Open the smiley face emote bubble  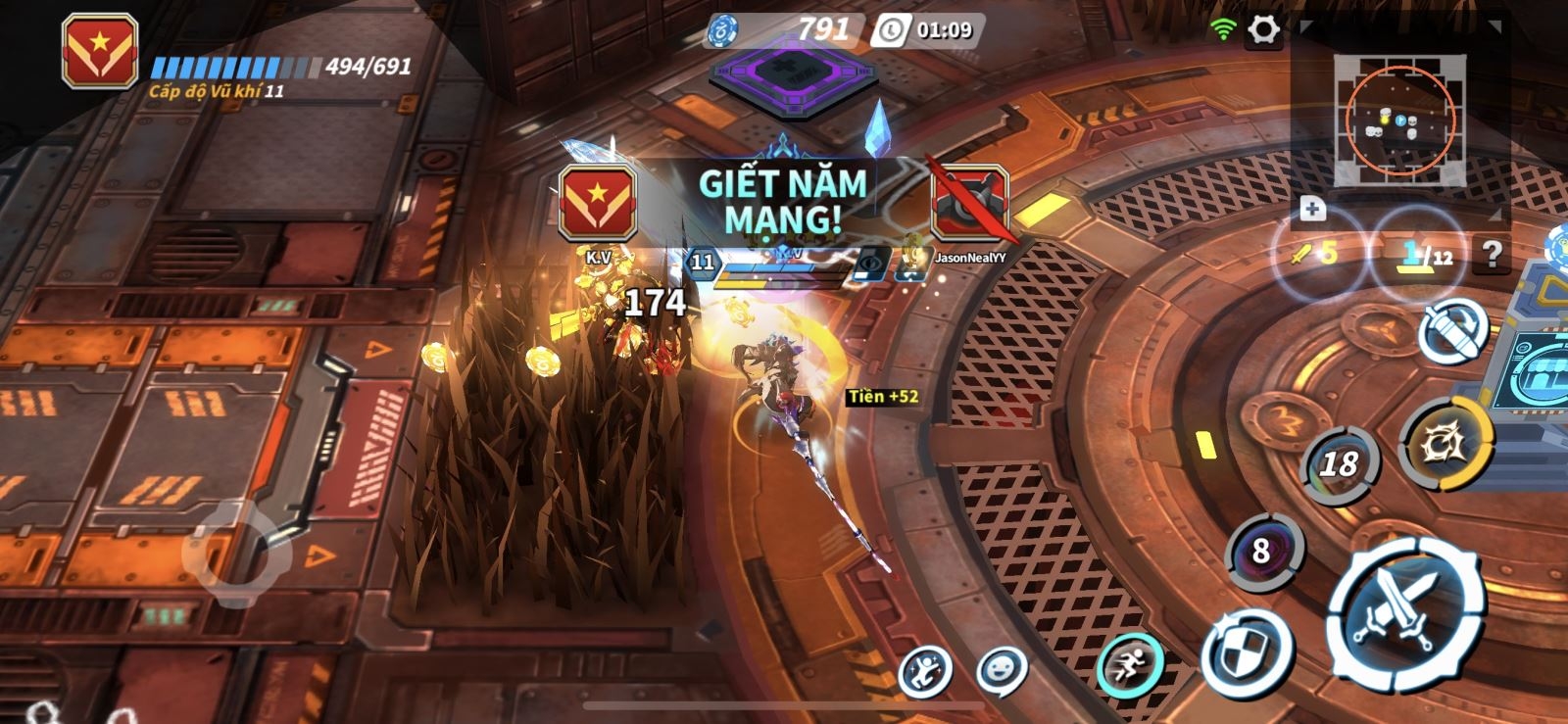[1001, 671]
